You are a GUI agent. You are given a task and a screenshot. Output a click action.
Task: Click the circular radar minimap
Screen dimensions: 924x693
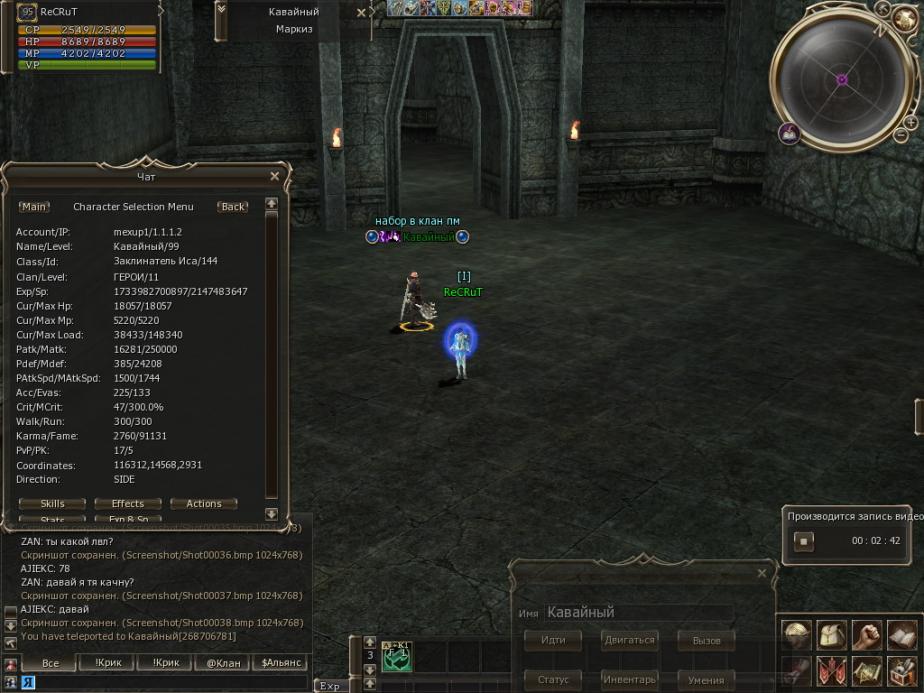click(x=842, y=79)
